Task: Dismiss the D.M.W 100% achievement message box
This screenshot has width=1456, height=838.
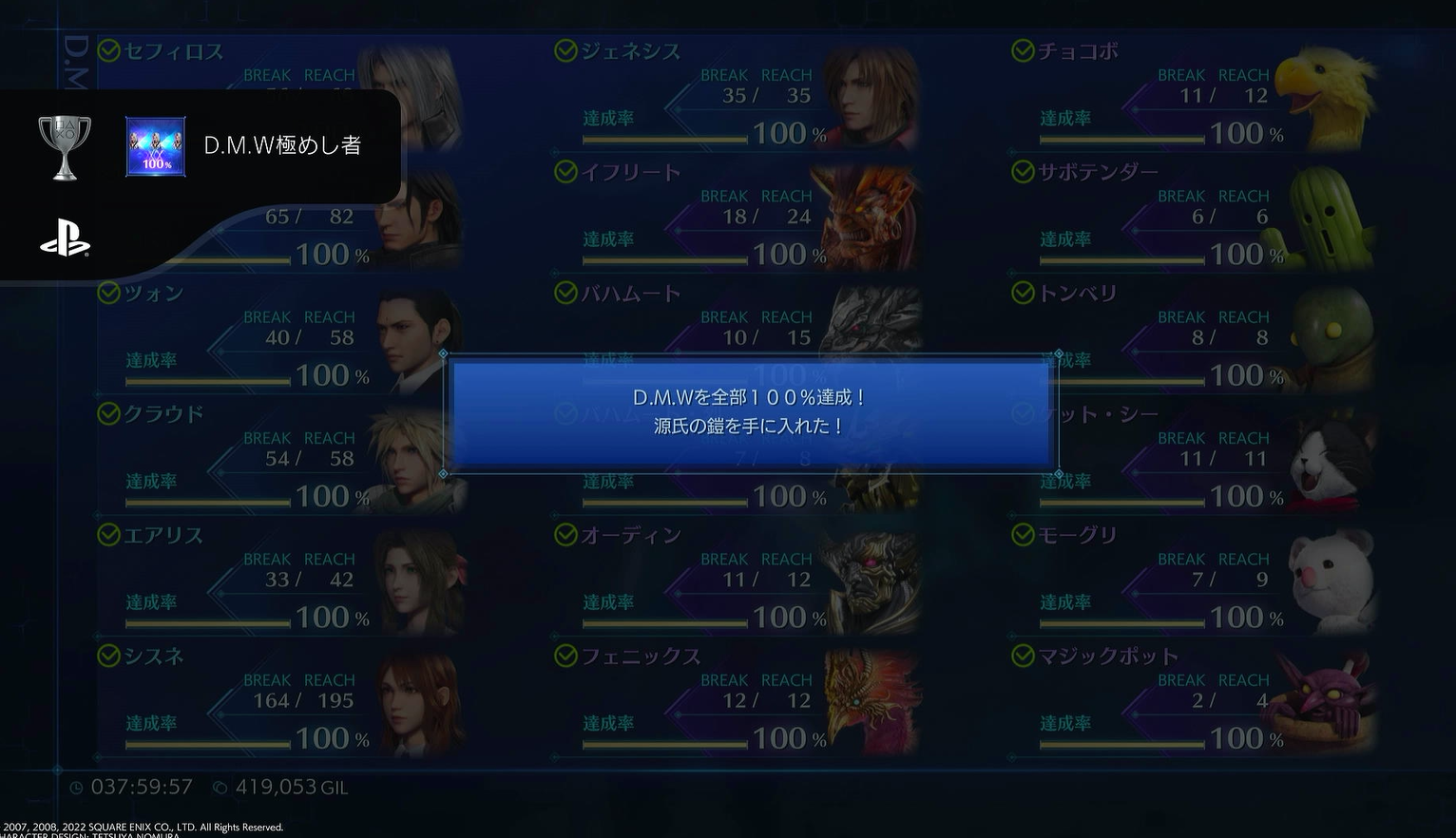Action: tap(751, 412)
